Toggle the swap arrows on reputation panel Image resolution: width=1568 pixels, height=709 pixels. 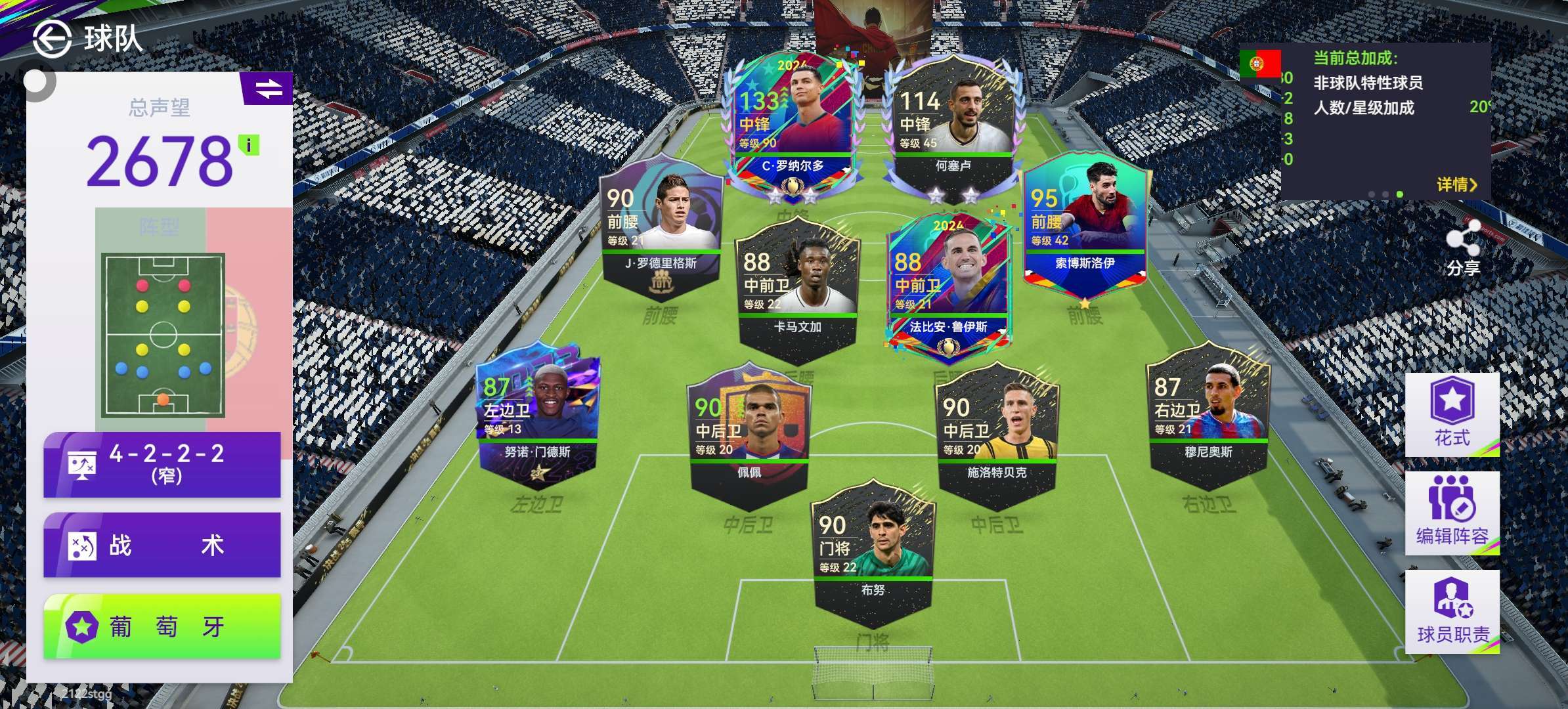(x=268, y=89)
